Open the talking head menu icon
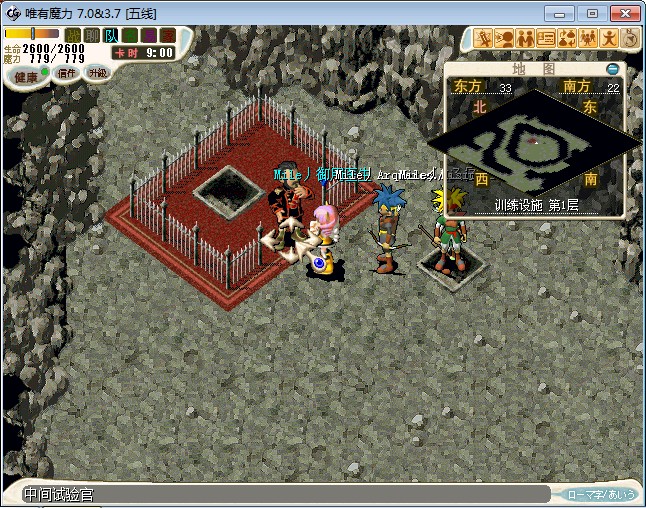This screenshot has width=646, height=508. click(505, 39)
